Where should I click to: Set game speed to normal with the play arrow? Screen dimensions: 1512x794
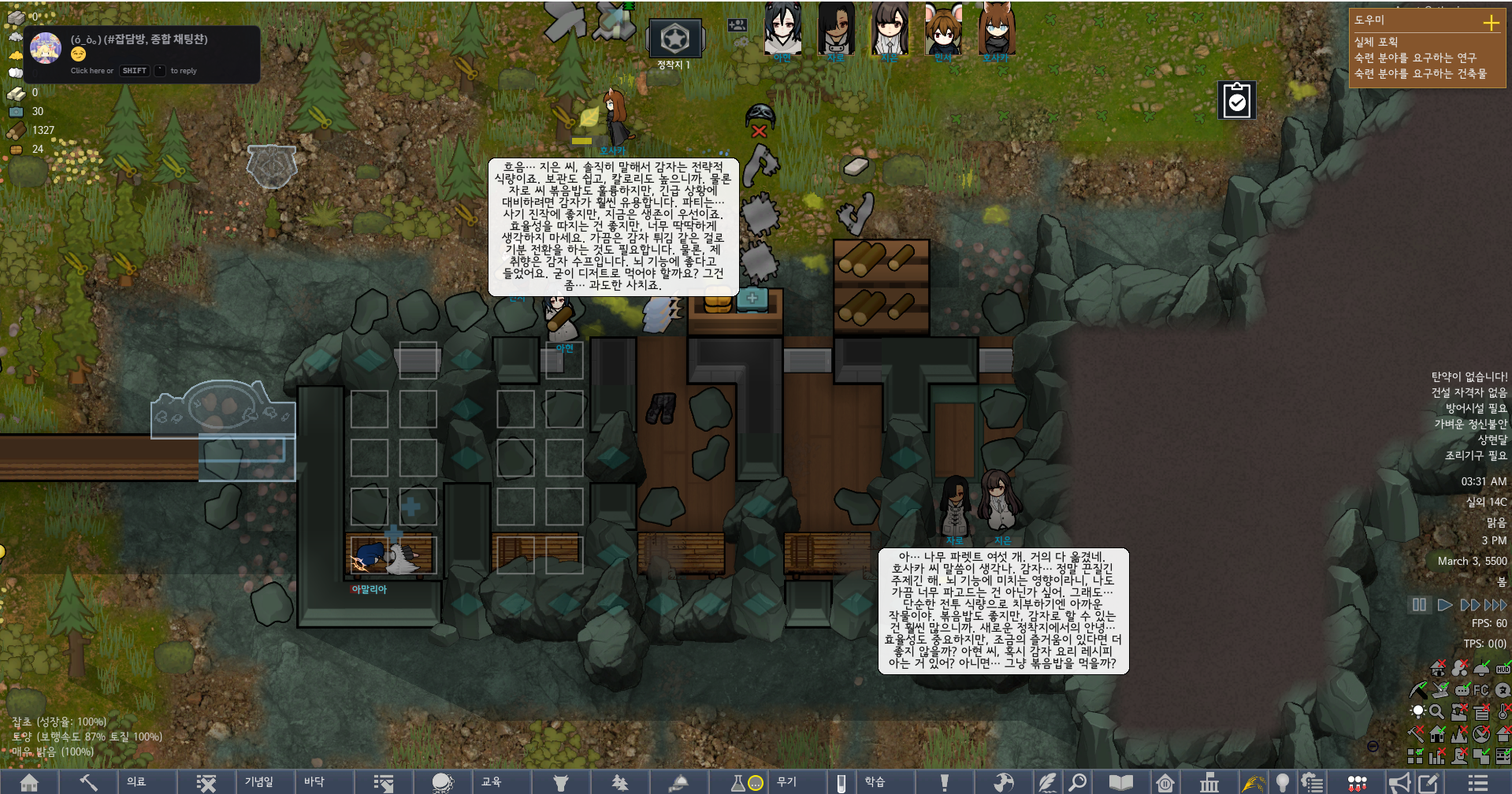coord(1445,605)
